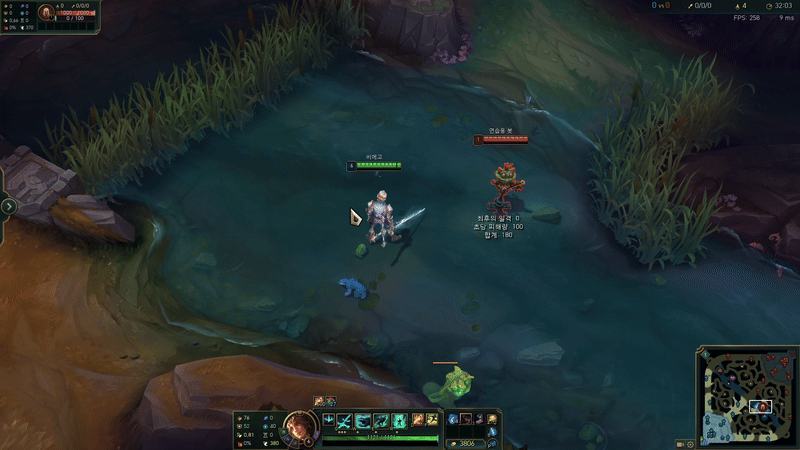This screenshot has width=800, height=450.
Task: Activate Viego's R ultimate ability
Action: (x=399, y=420)
